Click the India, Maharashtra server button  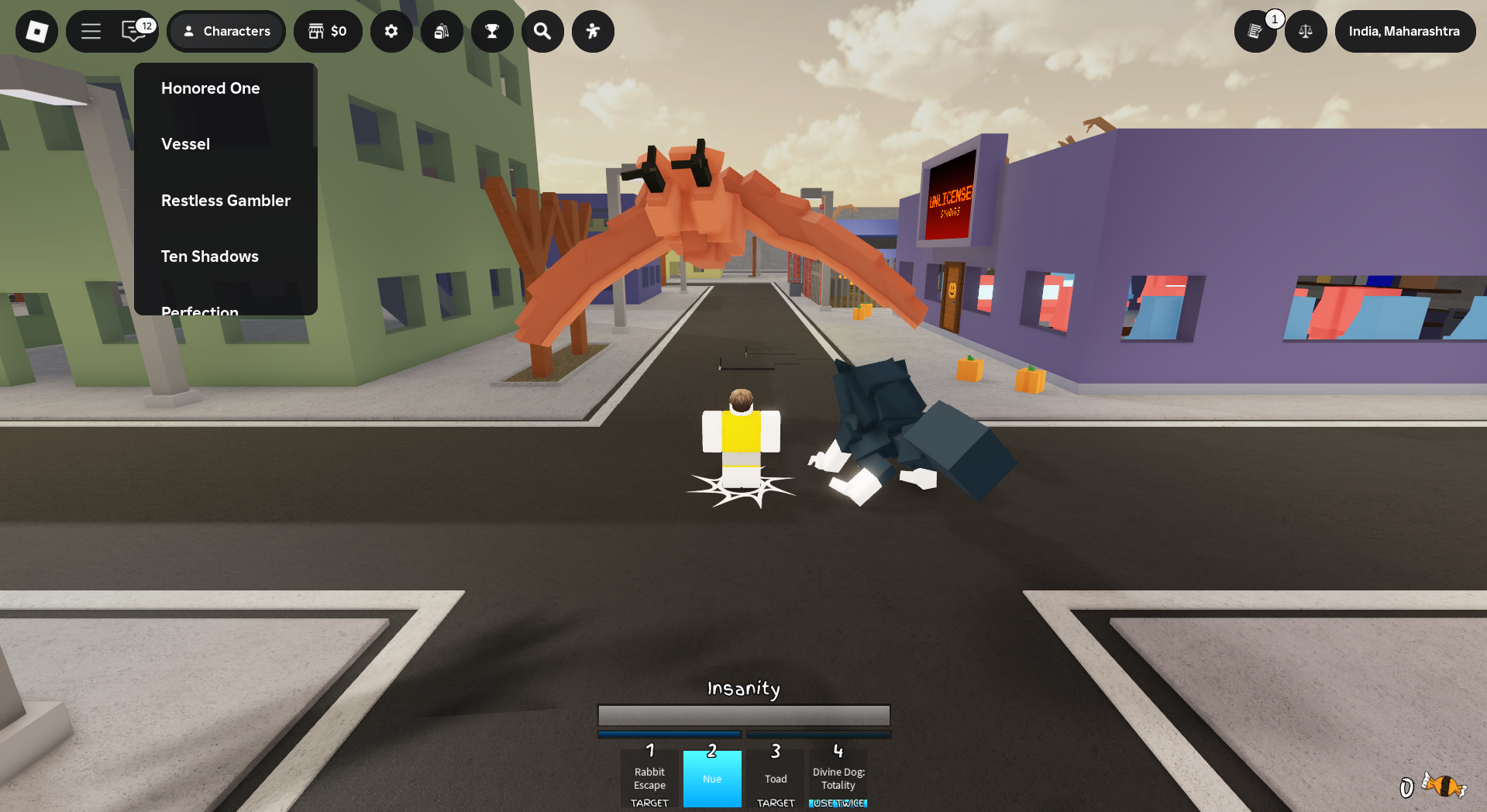point(1405,31)
